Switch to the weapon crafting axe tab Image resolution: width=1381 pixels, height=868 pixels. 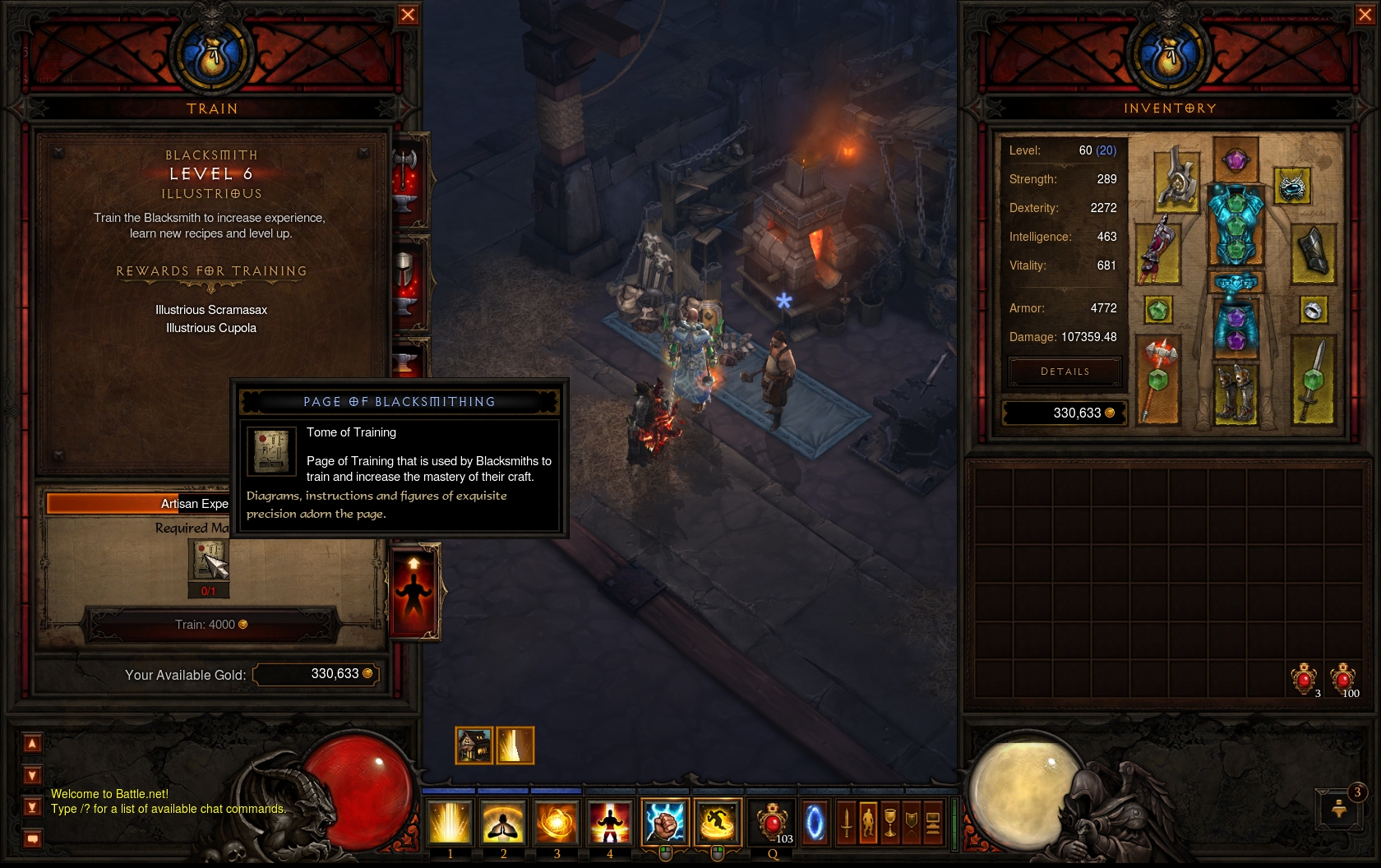(409, 177)
